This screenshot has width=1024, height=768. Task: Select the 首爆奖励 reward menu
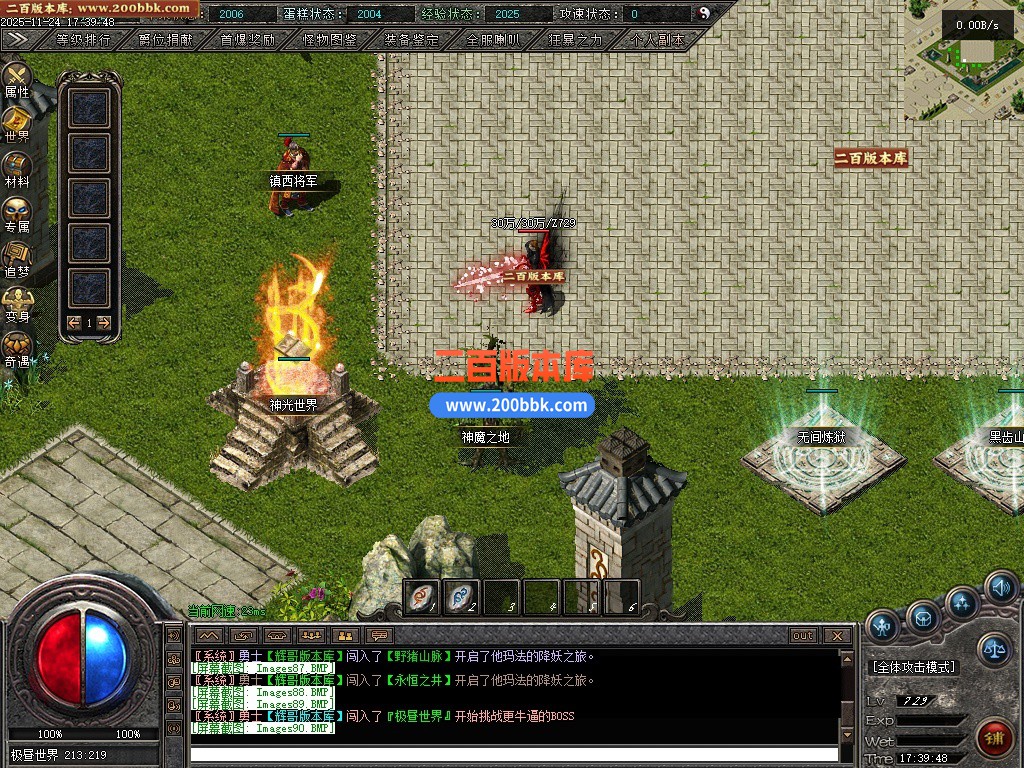coord(247,41)
